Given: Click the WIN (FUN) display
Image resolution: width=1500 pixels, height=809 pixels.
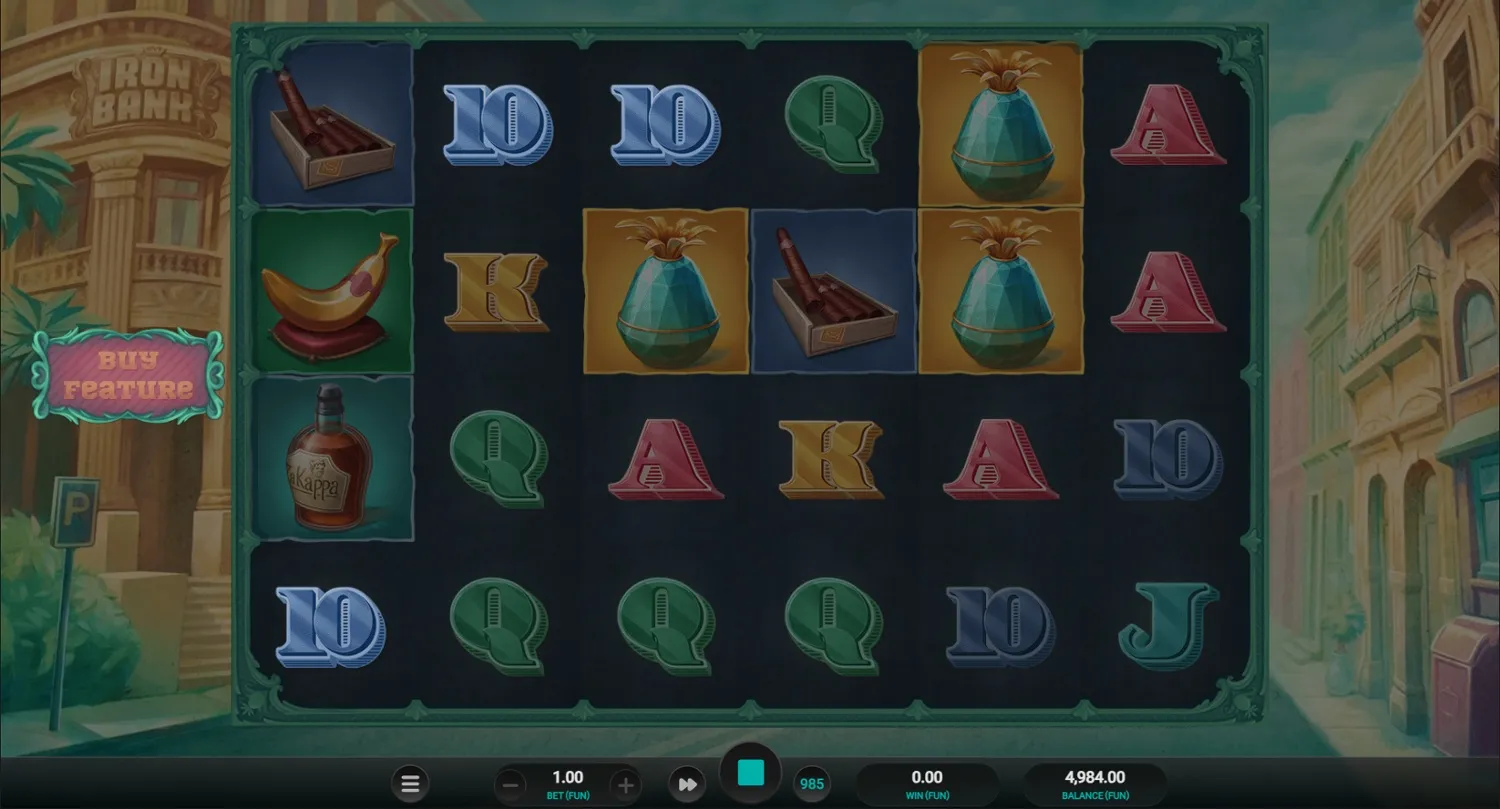Looking at the screenshot, I should [x=928, y=783].
